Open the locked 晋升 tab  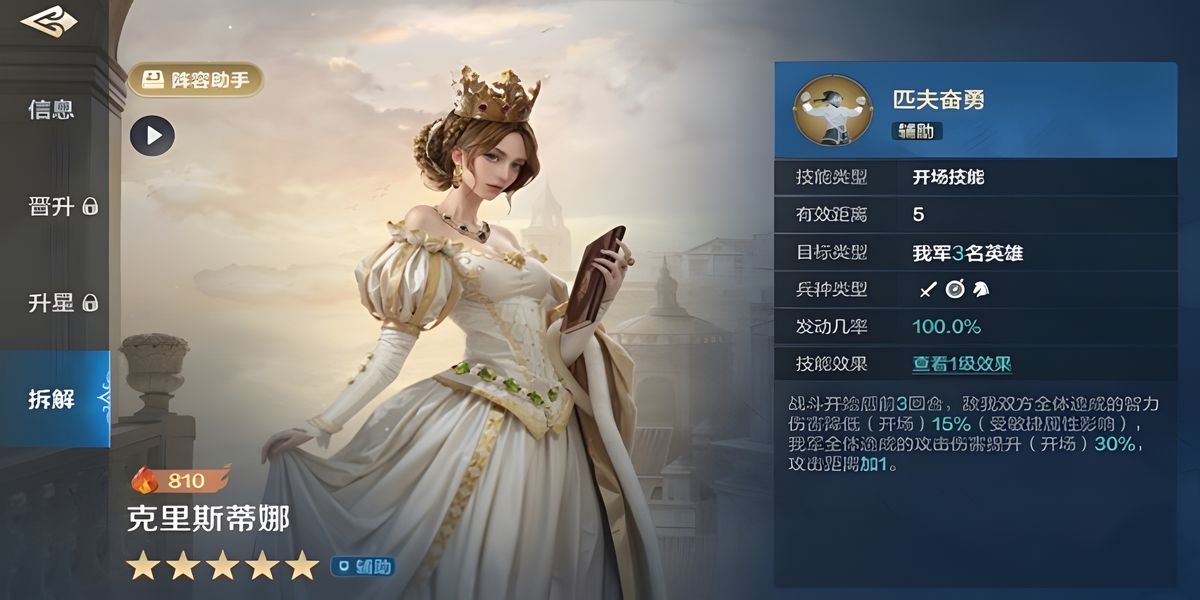tap(61, 206)
